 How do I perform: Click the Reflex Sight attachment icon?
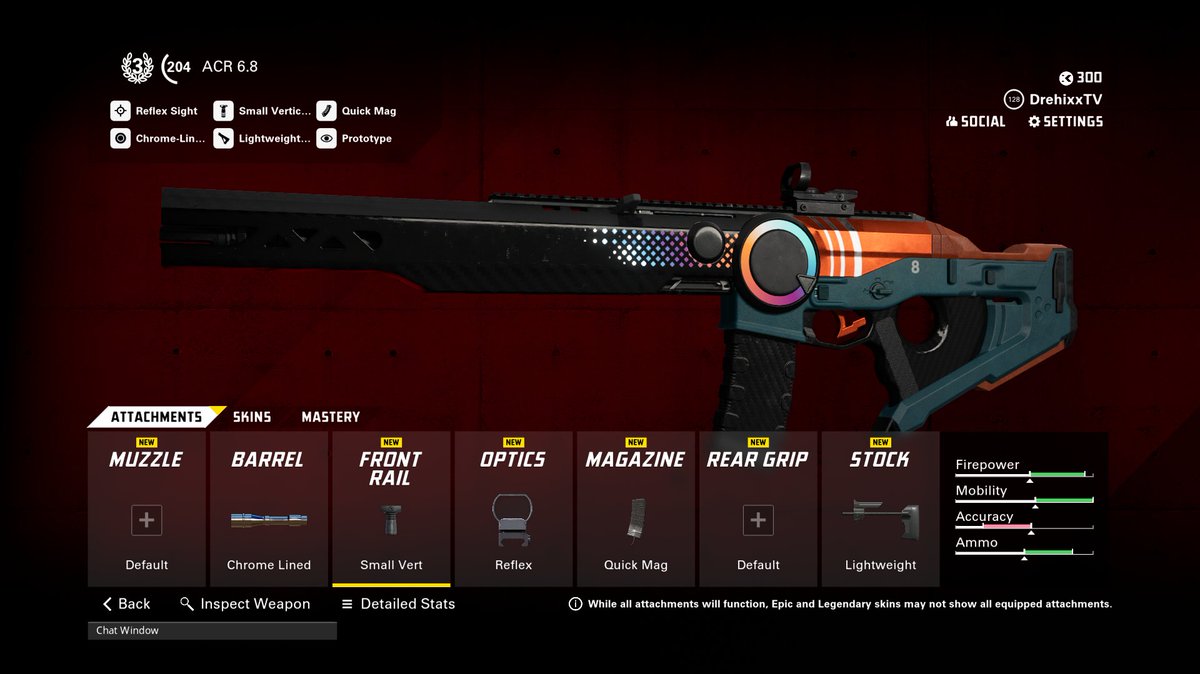click(x=121, y=111)
